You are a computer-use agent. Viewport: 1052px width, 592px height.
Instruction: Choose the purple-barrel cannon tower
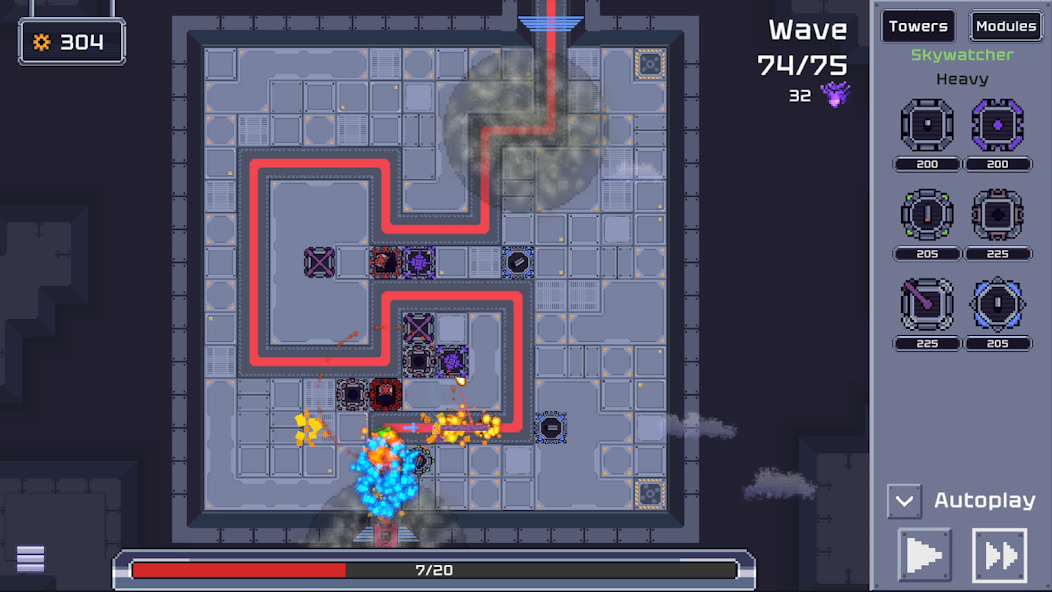pyautogui.click(x=927, y=305)
